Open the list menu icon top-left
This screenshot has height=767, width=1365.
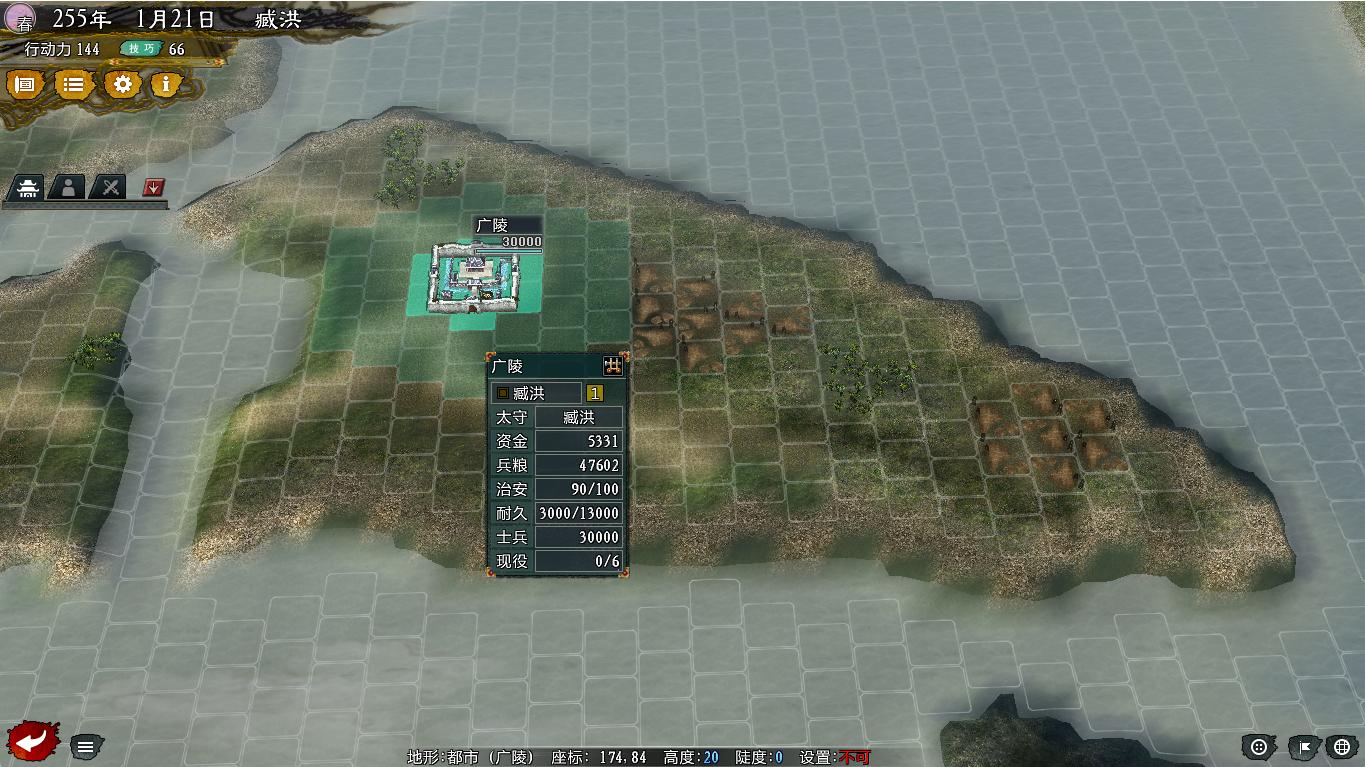[71, 85]
